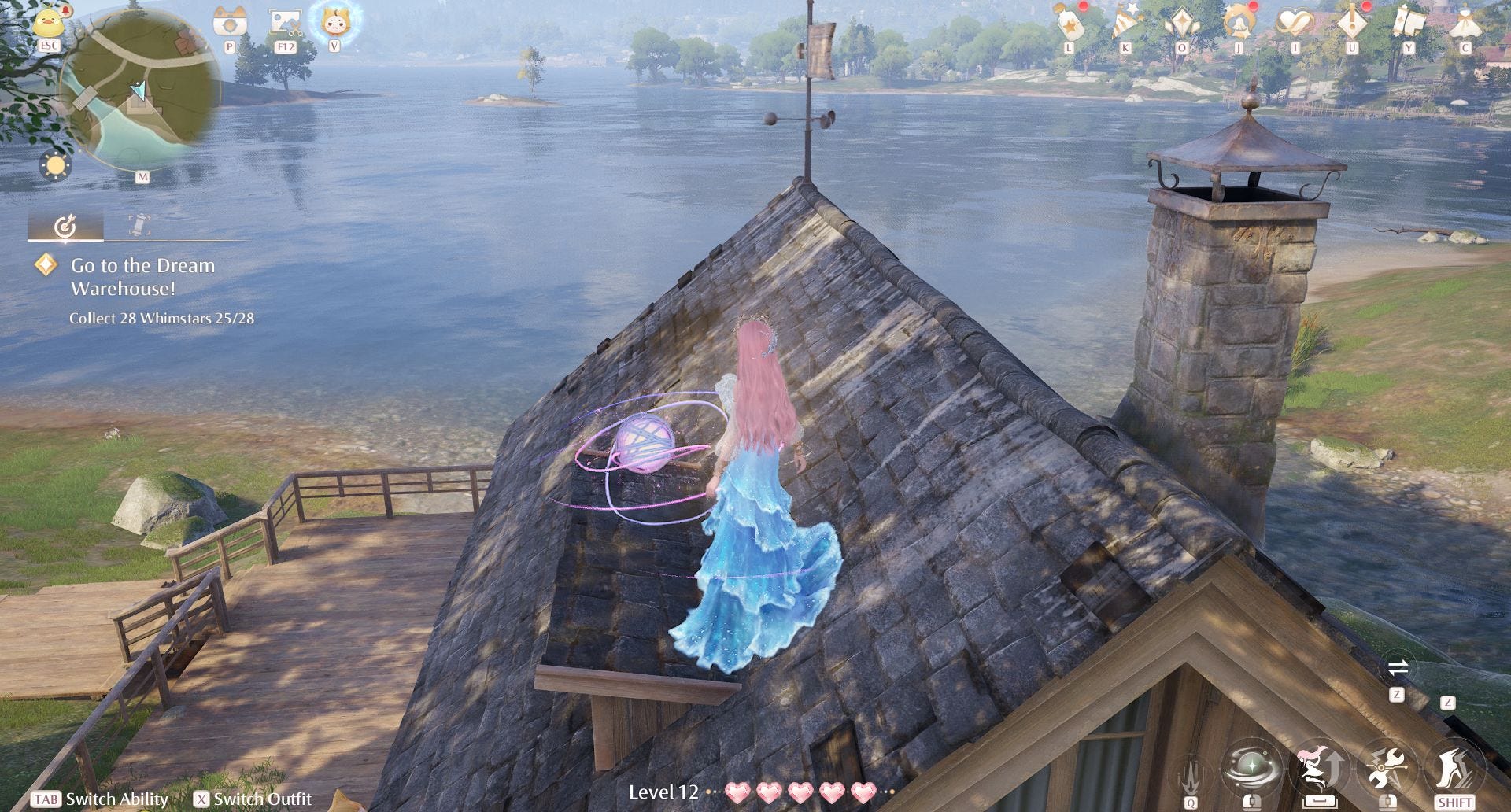The height and width of the screenshot is (812, 1511).
Task: Open the heart with ribbon icon
Action: pos(1295,22)
